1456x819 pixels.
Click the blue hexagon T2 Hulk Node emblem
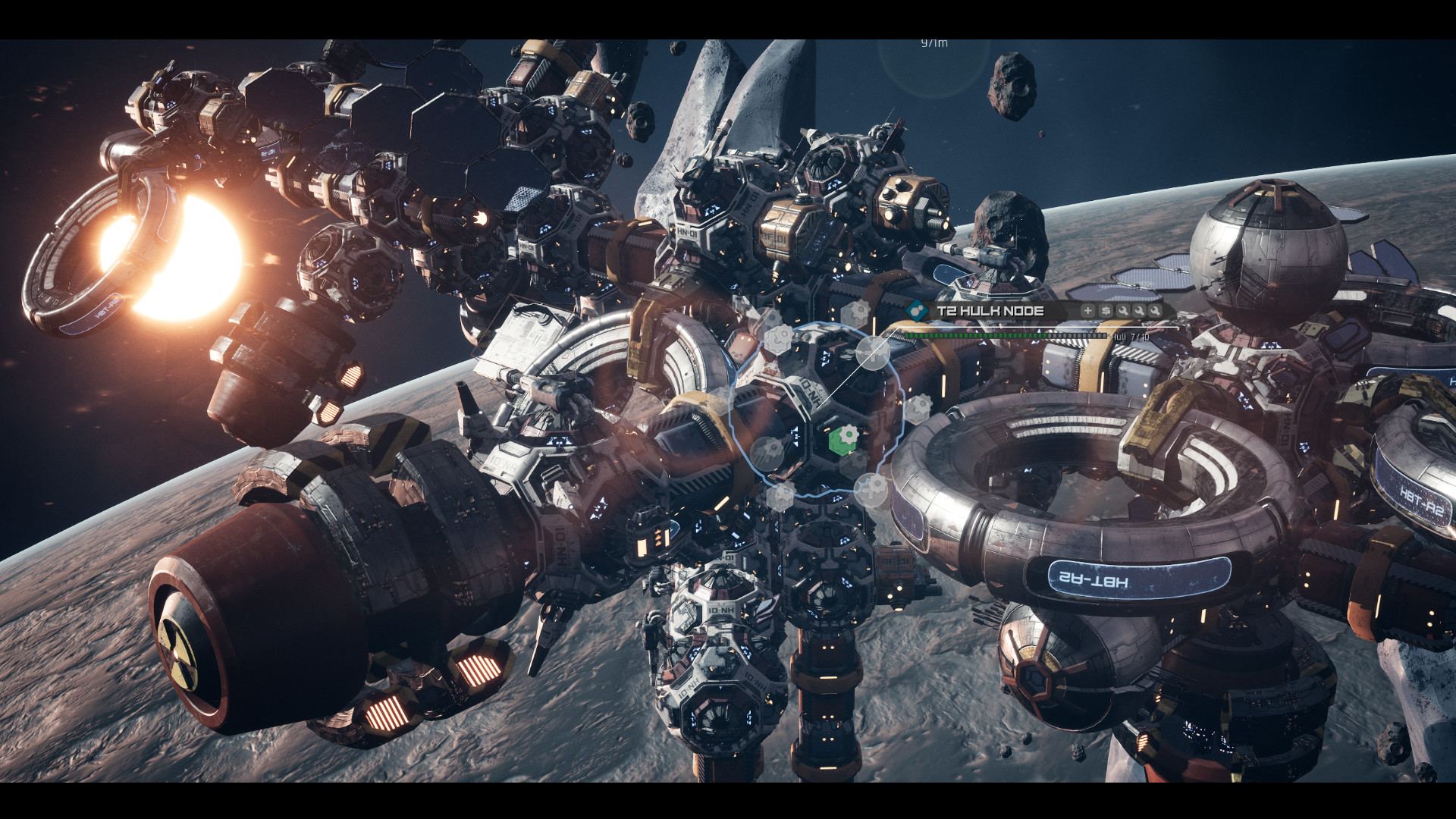917,310
